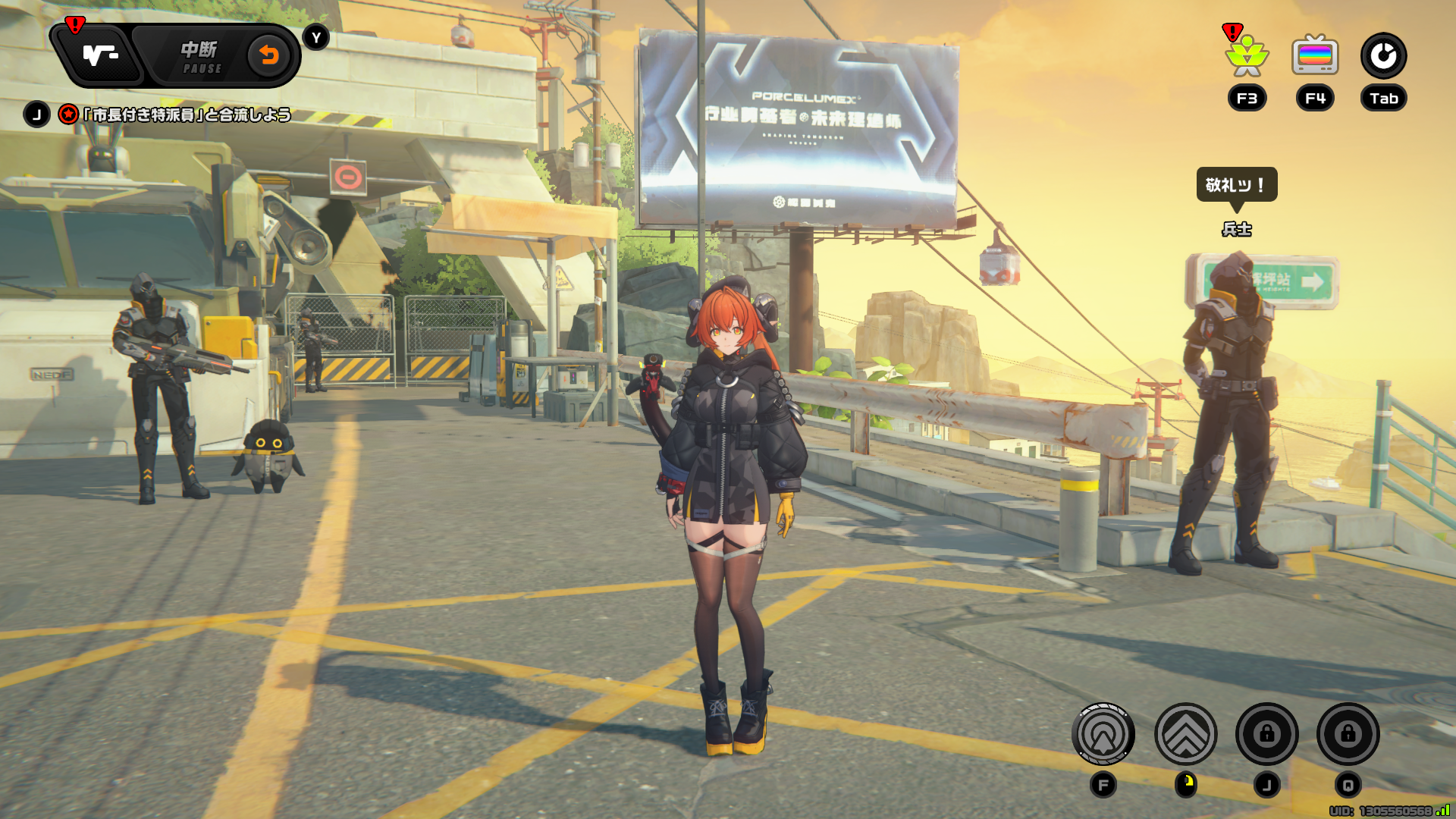Activate the double chevron dash button
The width and height of the screenshot is (1456, 819).
click(1185, 734)
